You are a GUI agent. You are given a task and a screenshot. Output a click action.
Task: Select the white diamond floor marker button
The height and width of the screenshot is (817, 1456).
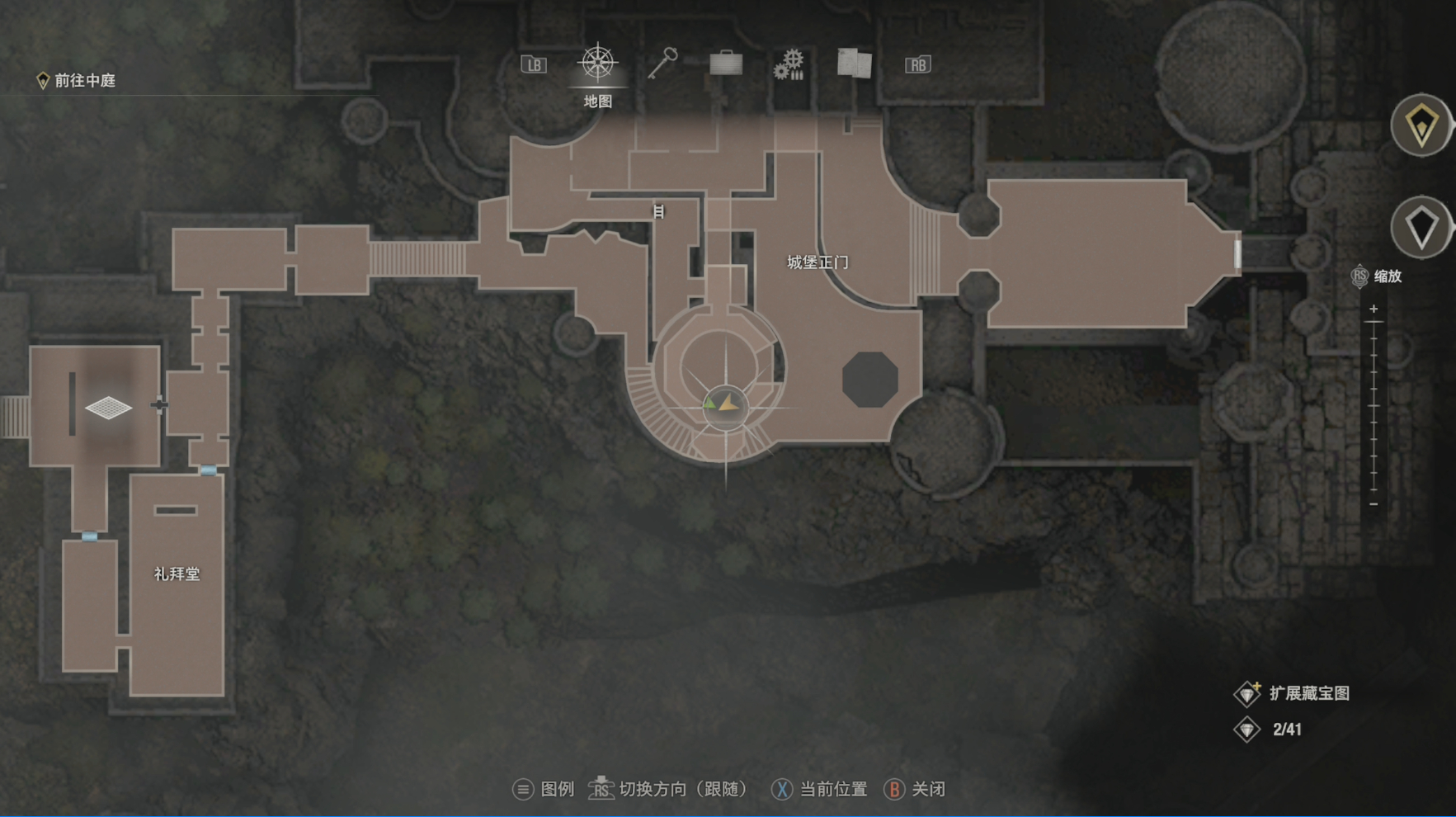tap(1421, 227)
